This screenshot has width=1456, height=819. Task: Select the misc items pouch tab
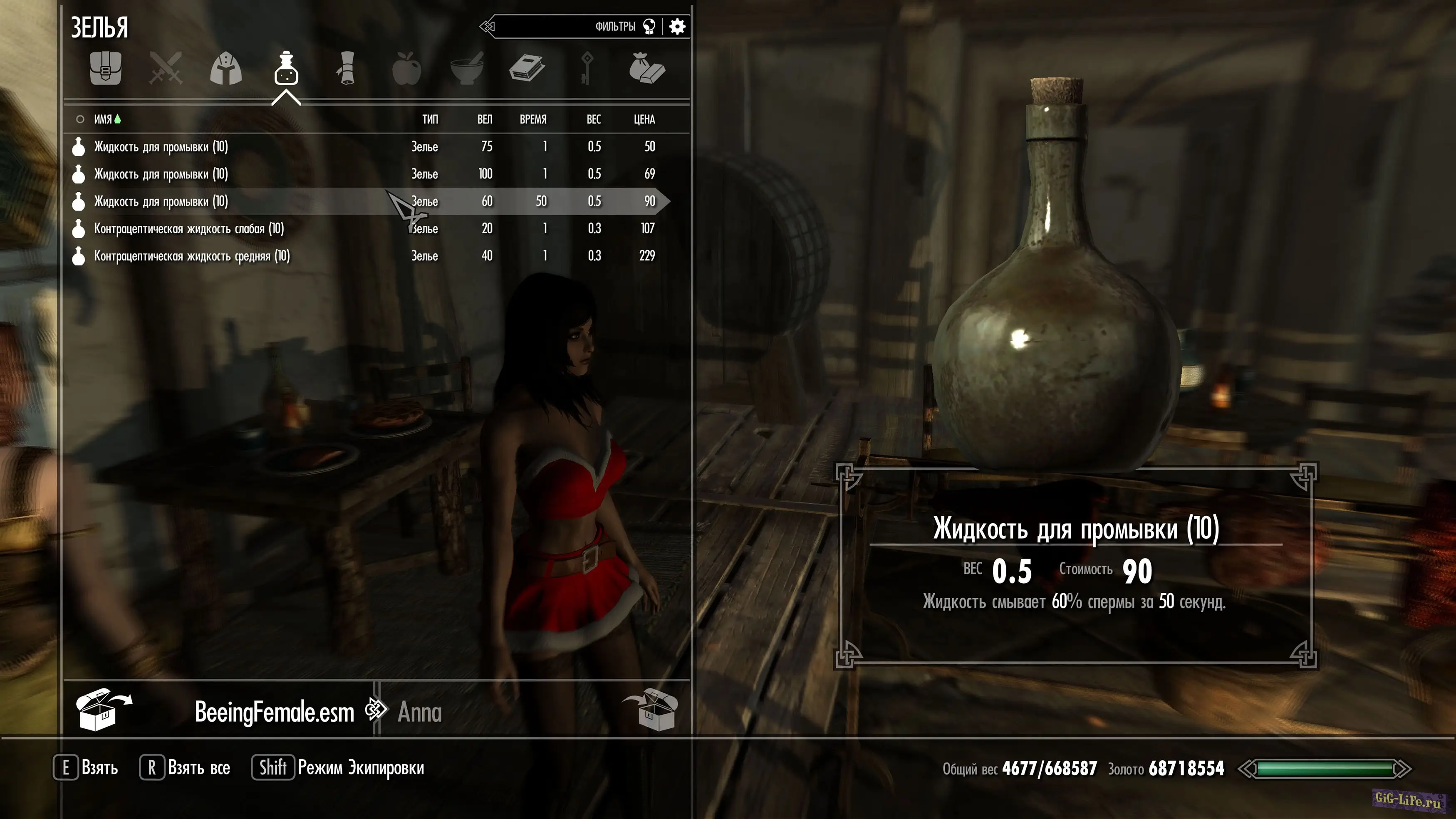[x=647, y=69]
